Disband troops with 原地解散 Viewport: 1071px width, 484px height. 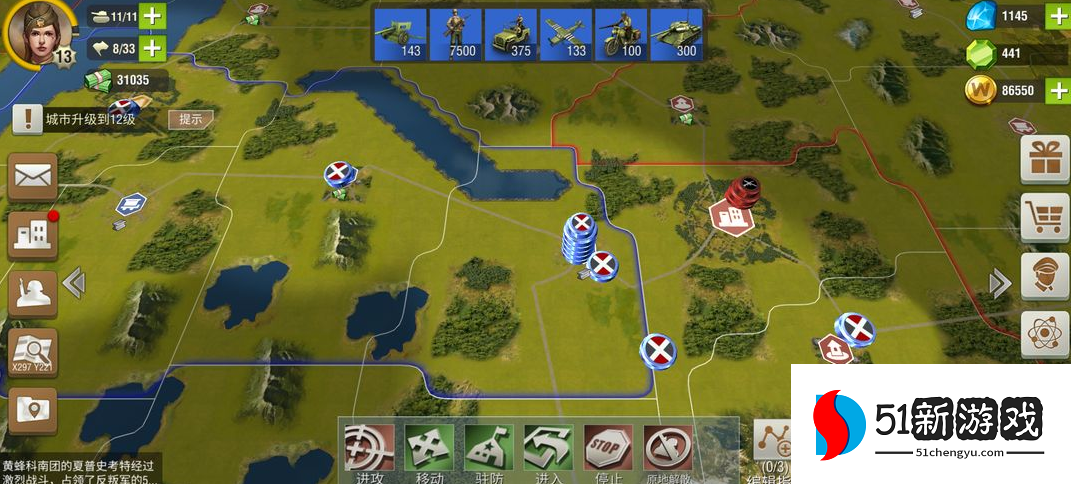668,450
